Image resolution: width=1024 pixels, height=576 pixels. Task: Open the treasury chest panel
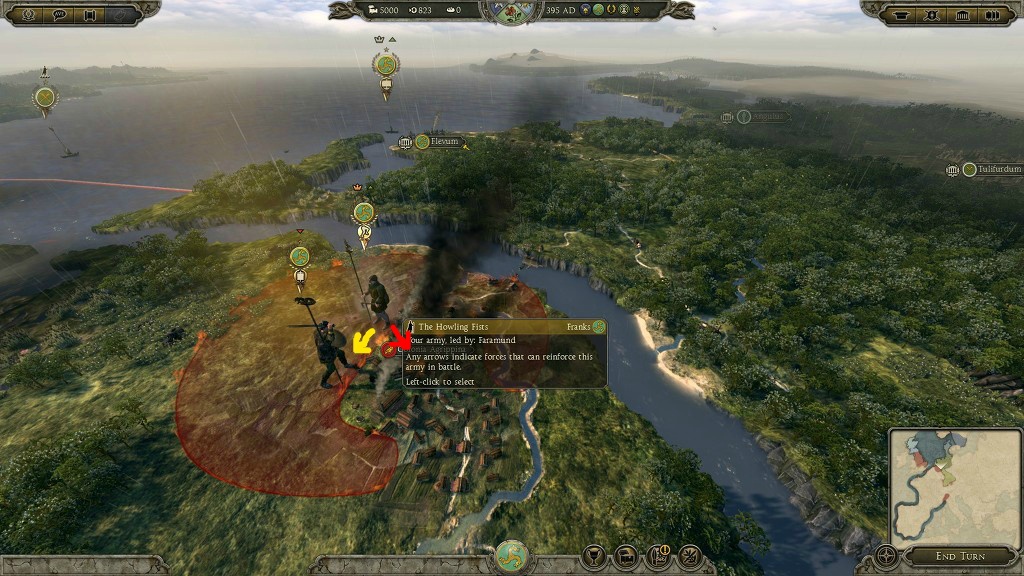627,555
